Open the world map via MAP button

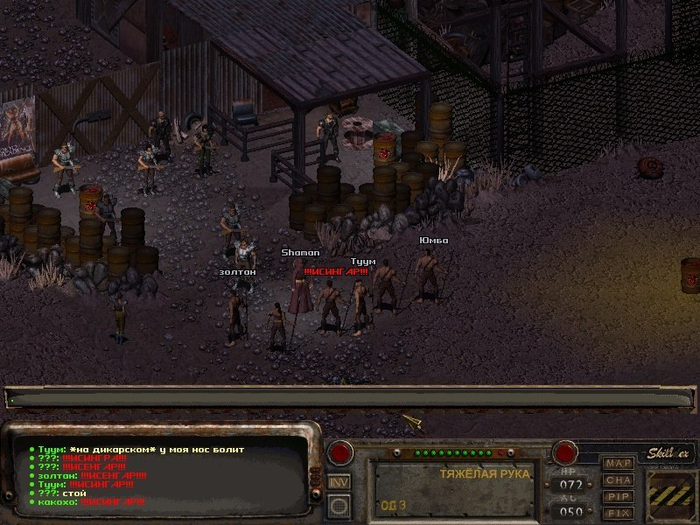click(618, 464)
